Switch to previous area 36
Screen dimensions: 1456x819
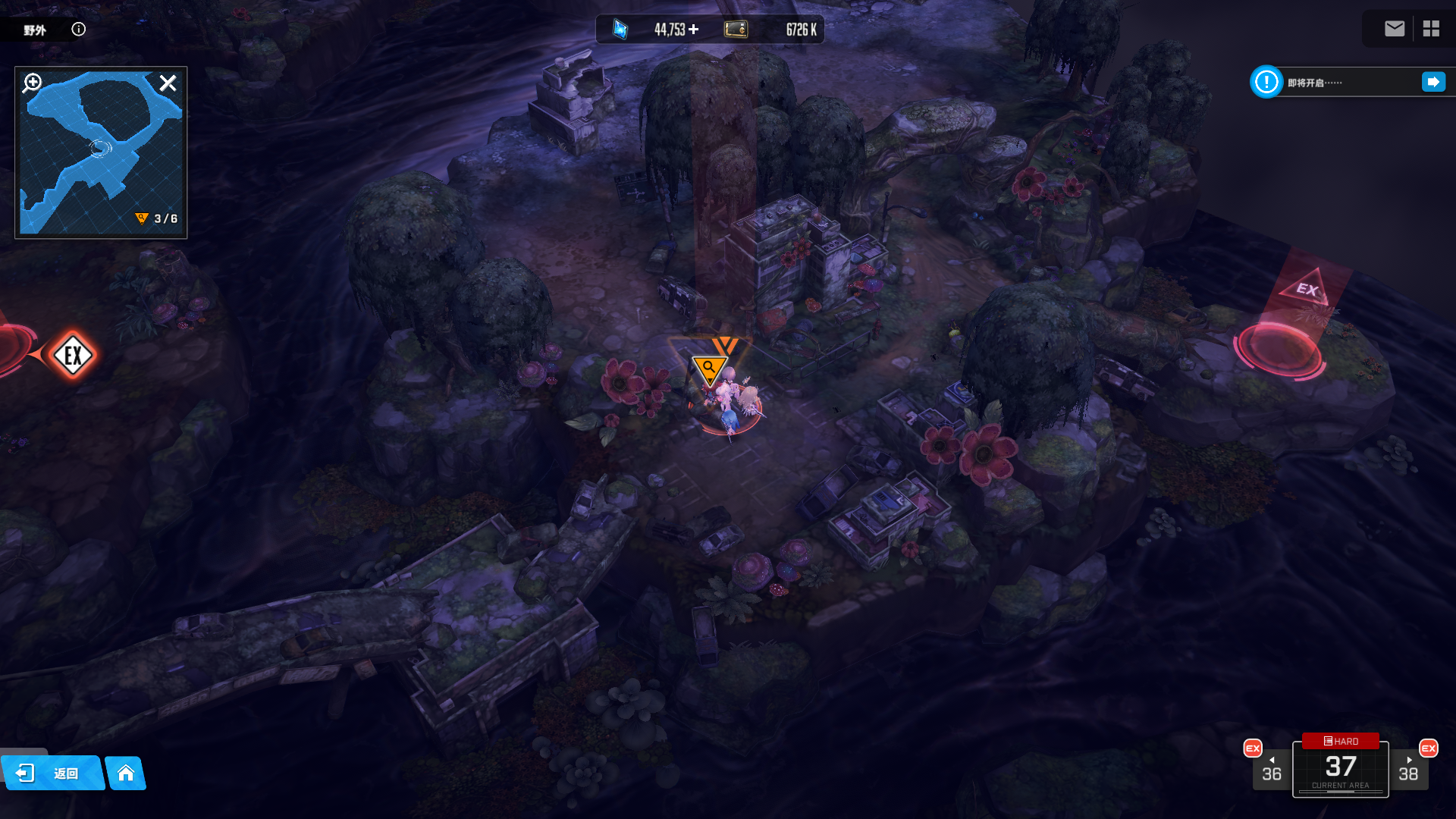[1272, 770]
